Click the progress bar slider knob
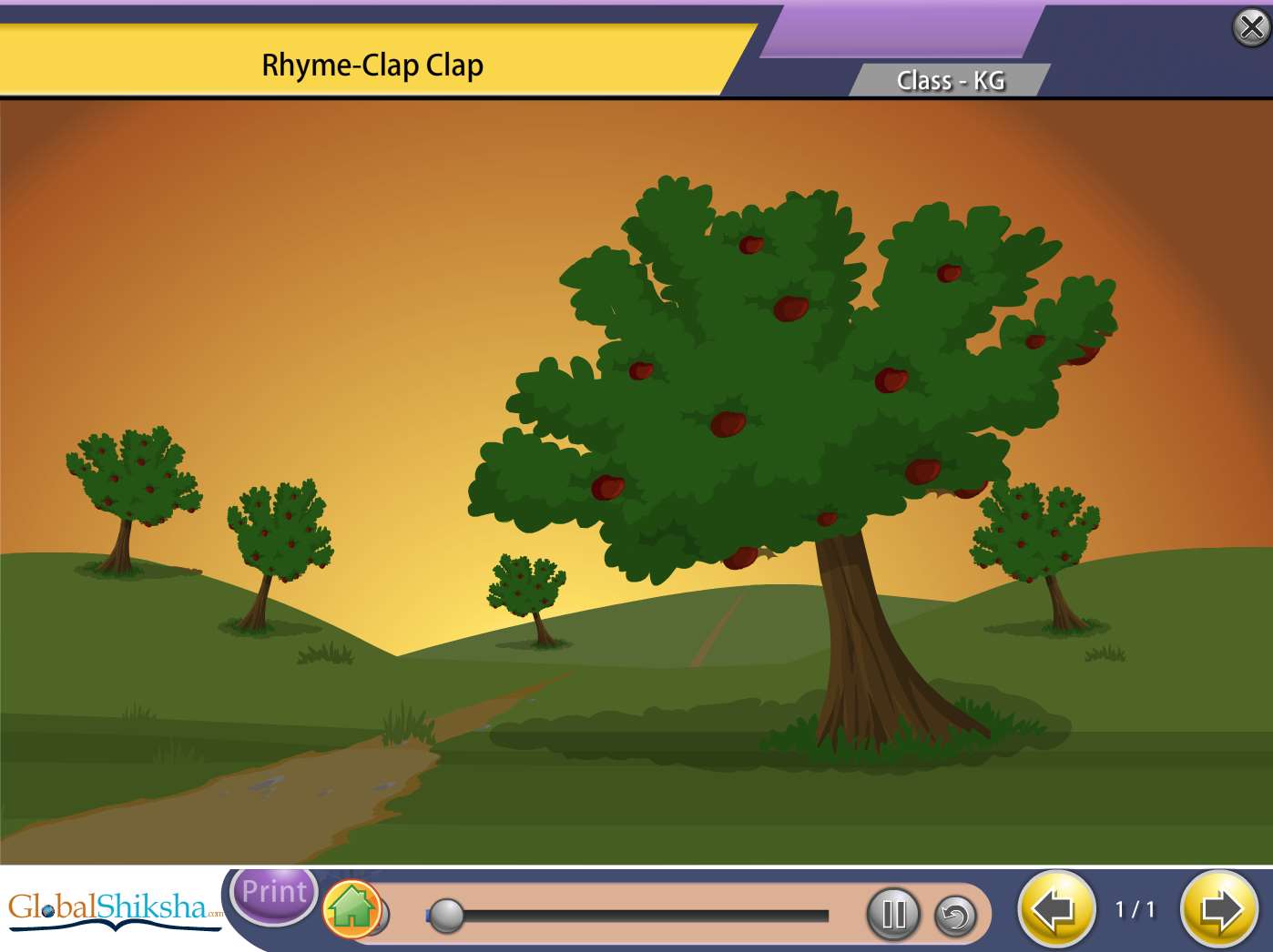This screenshot has height=952, width=1273. click(x=446, y=915)
